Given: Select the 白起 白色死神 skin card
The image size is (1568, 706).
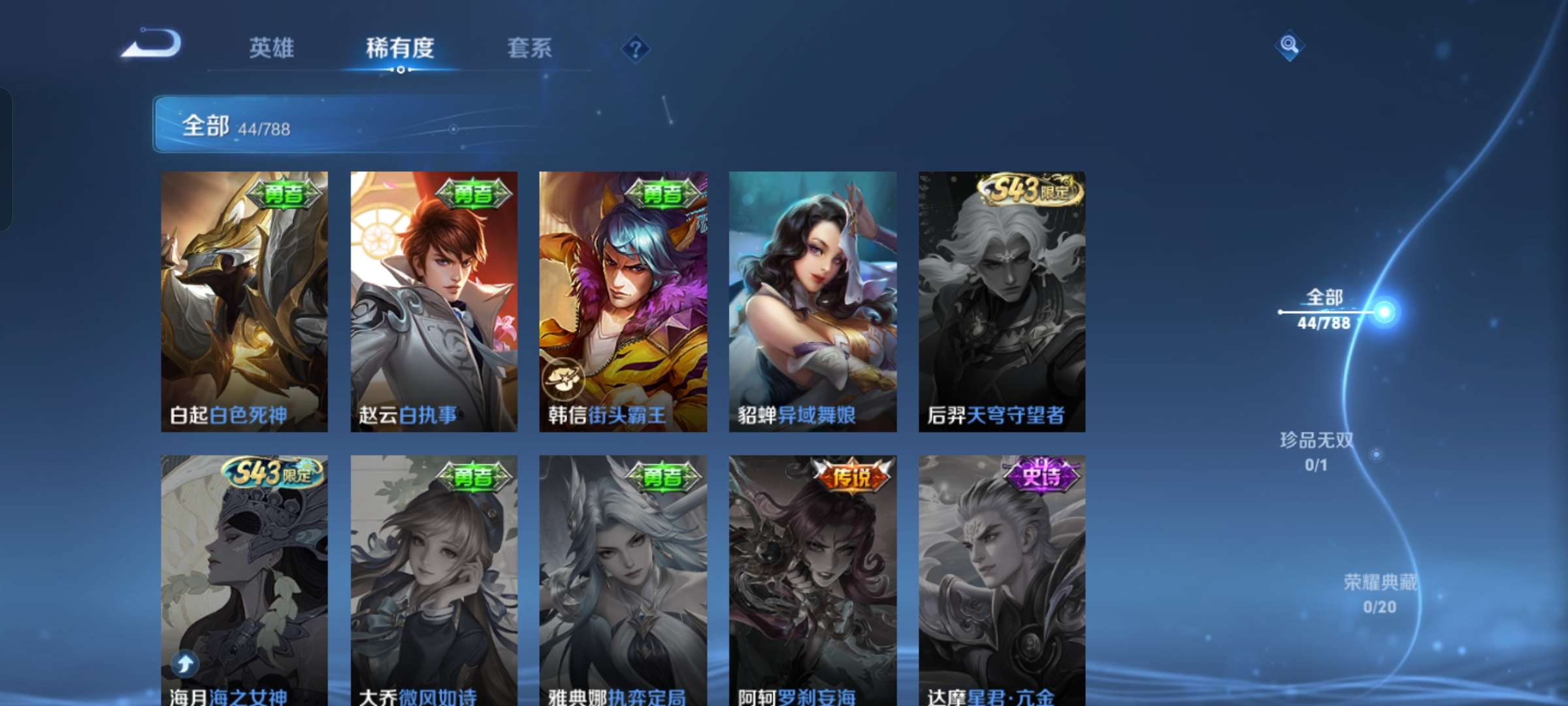Looking at the screenshot, I should 244,301.
